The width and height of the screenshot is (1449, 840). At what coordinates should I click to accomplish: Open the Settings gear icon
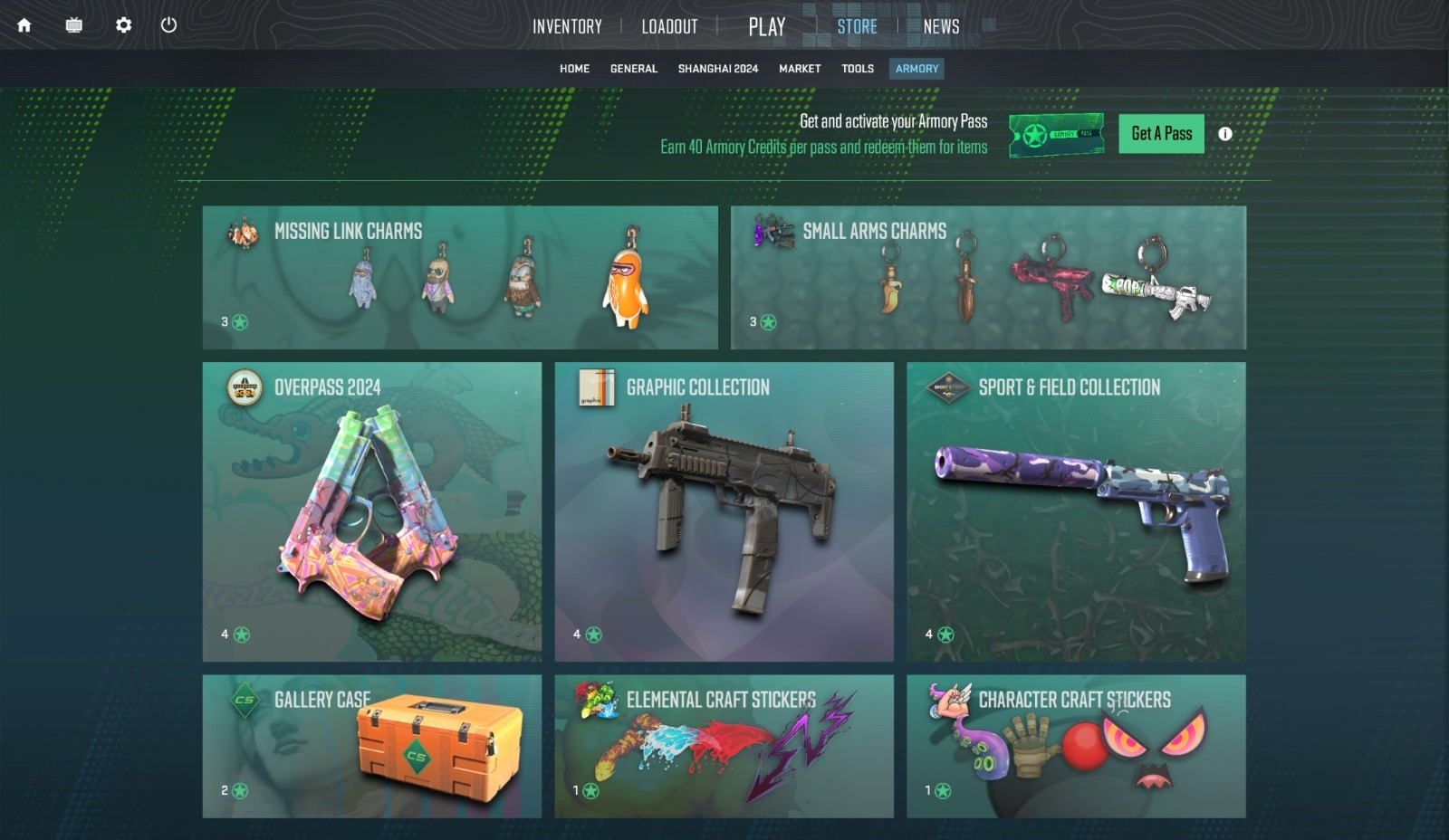[x=123, y=26]
